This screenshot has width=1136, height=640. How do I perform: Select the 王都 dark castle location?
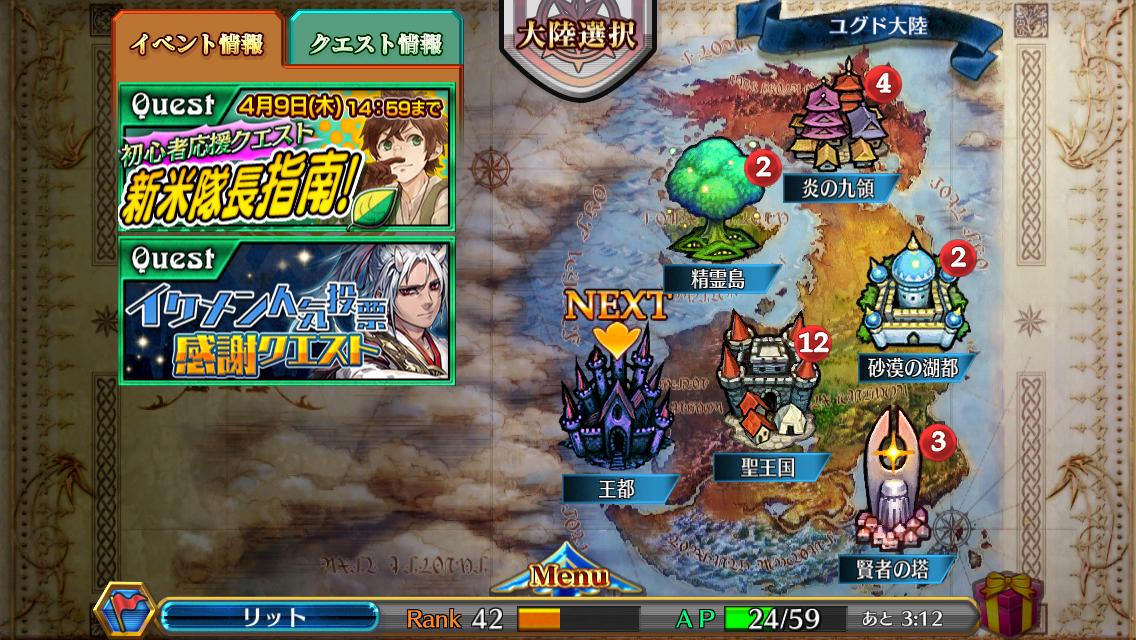pyautogui.click(x=615, y=410)
